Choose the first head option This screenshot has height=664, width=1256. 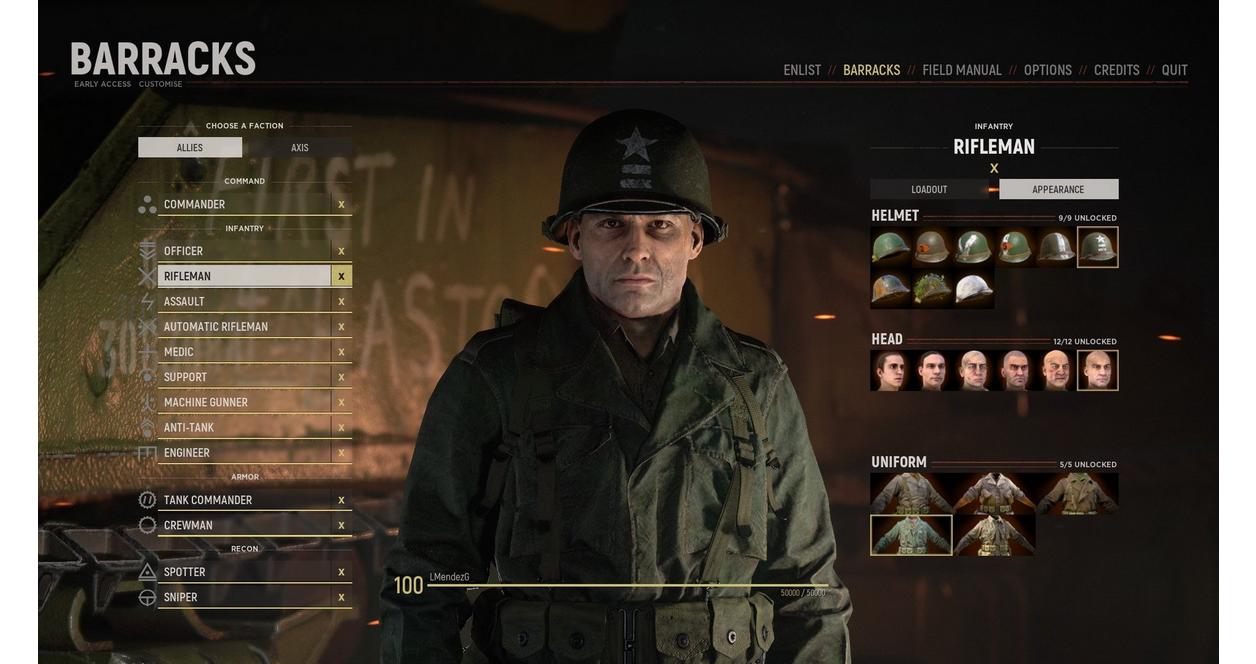890,370
